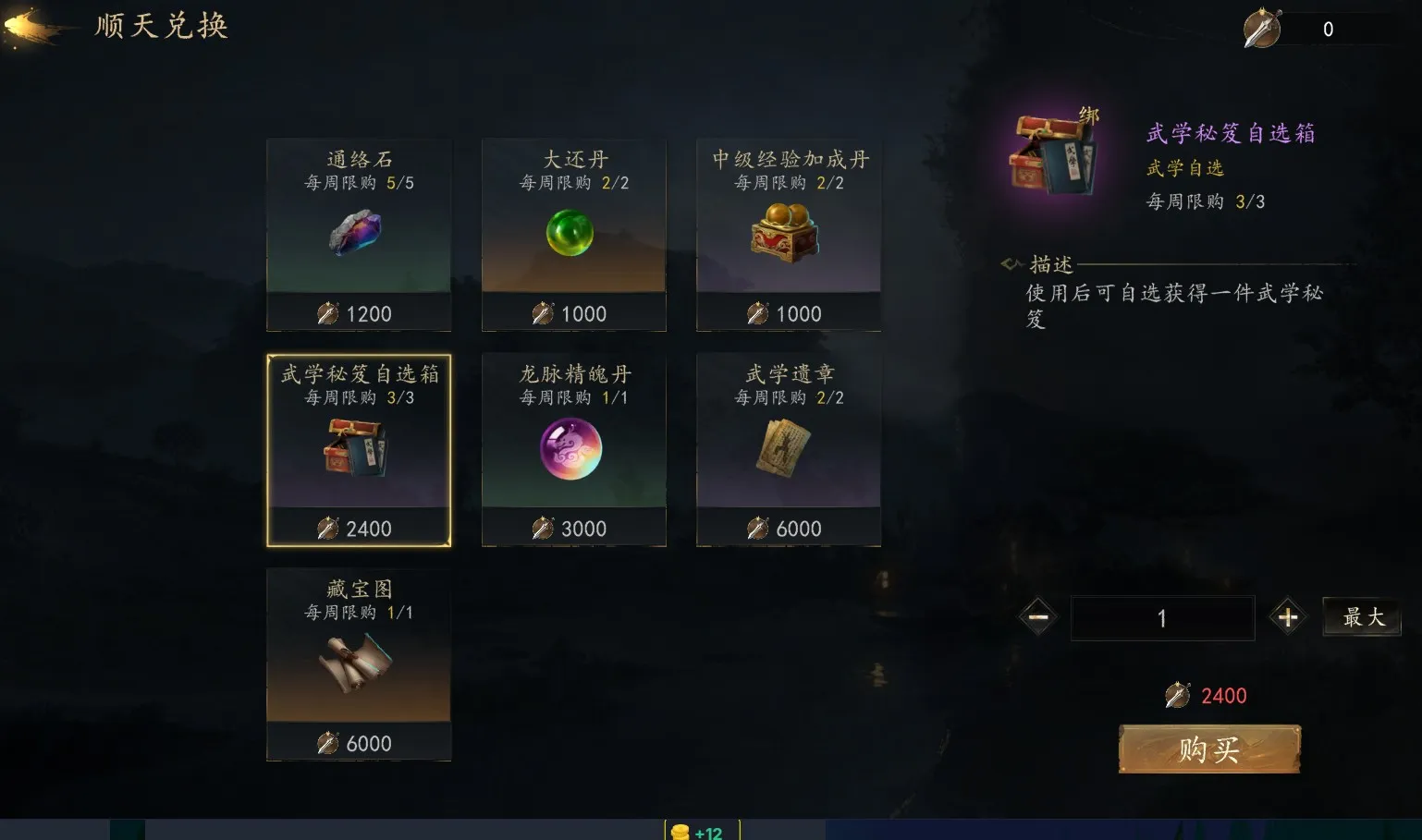Decrease quantity with the minus diamond button
The height and width of the screenshot is (840, 1422).
point(1037,617)
